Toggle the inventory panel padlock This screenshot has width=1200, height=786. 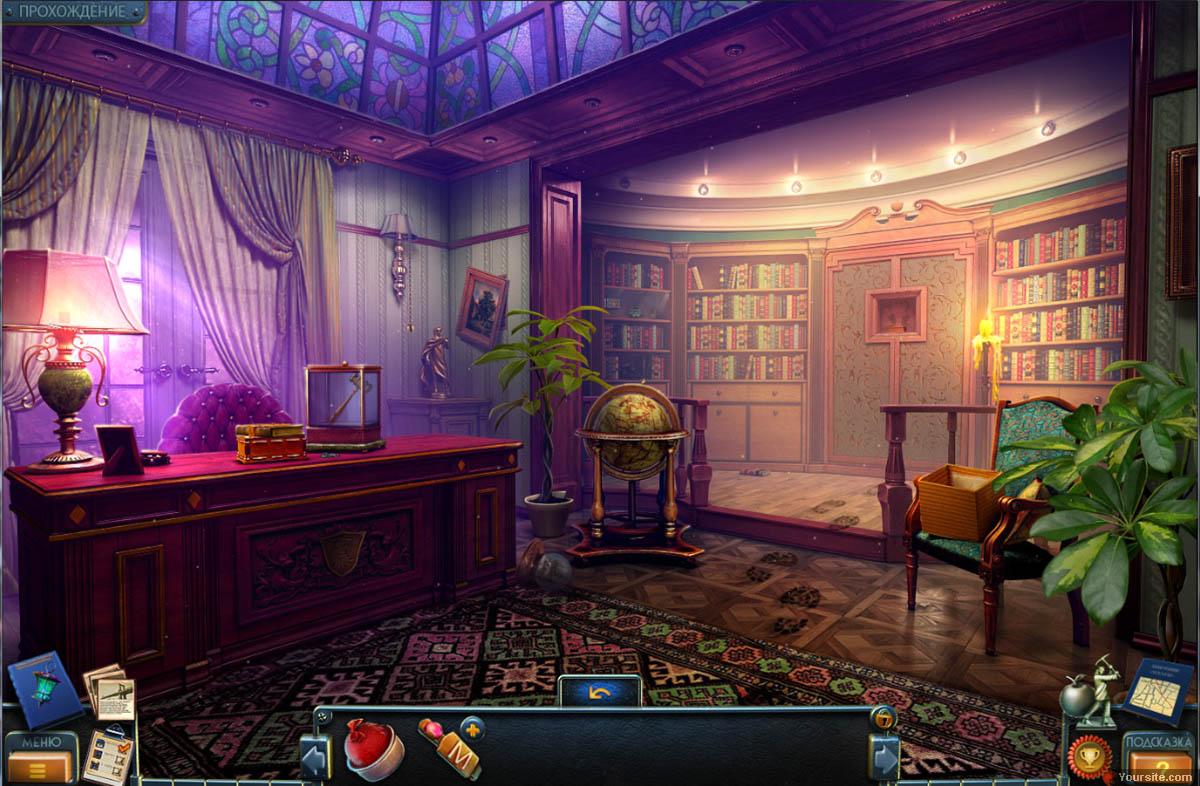pos(883,716)
